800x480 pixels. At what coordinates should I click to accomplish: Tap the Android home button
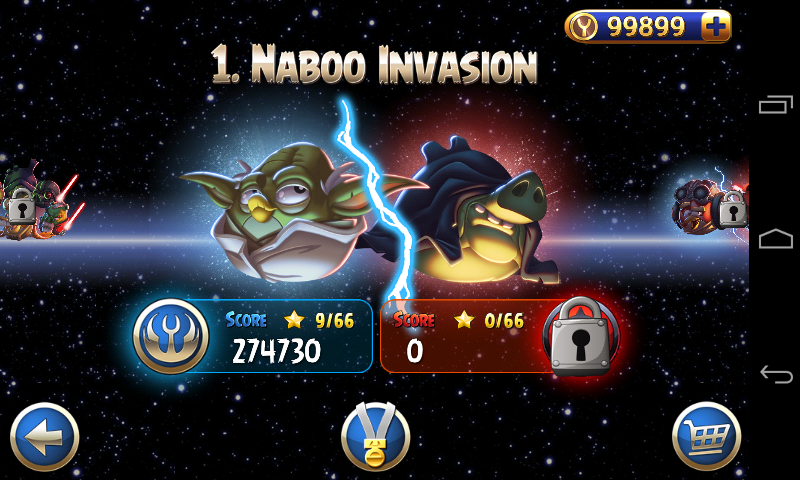tap(775, 239)
